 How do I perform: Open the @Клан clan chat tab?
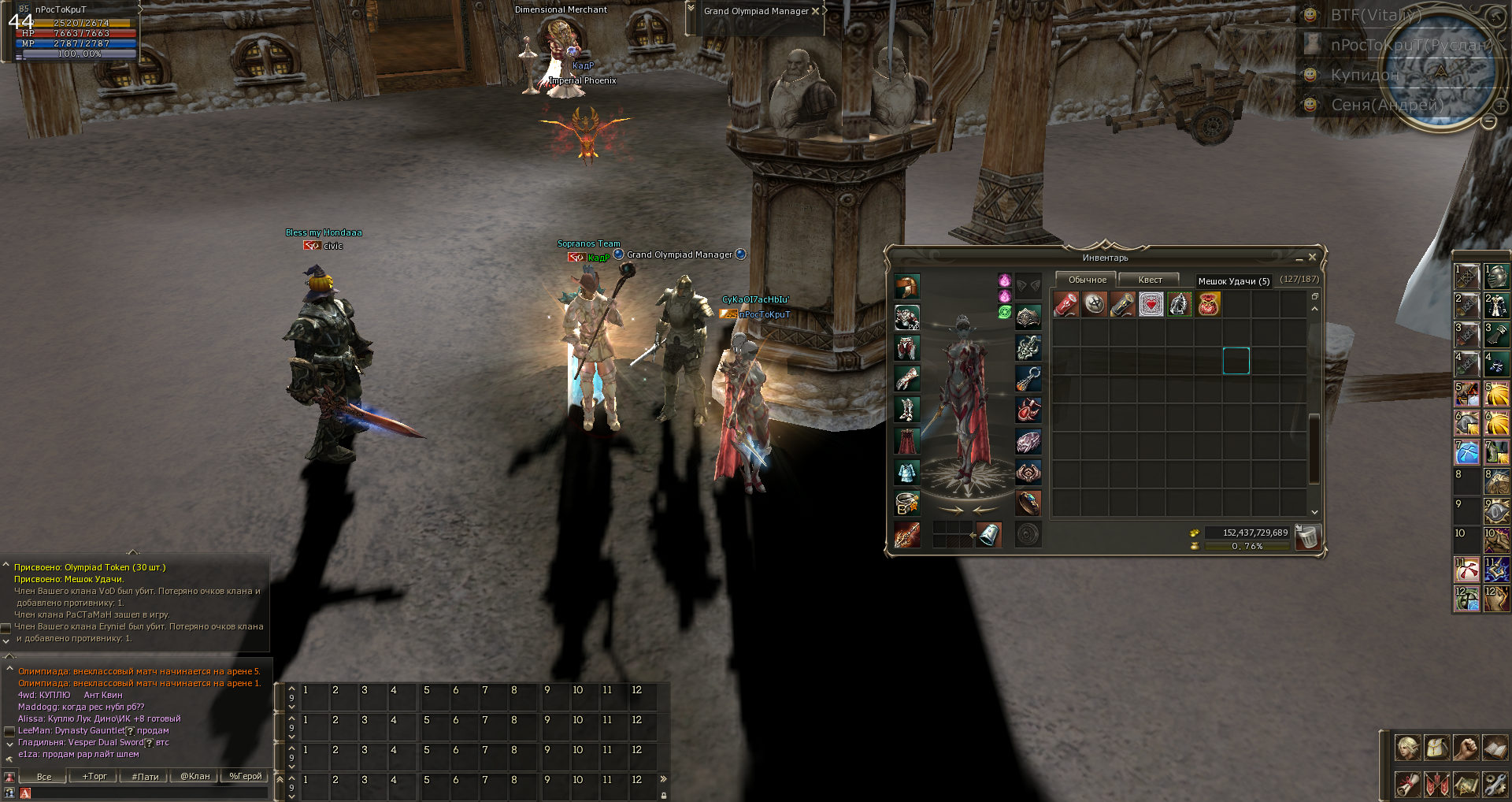click(195, 776)
